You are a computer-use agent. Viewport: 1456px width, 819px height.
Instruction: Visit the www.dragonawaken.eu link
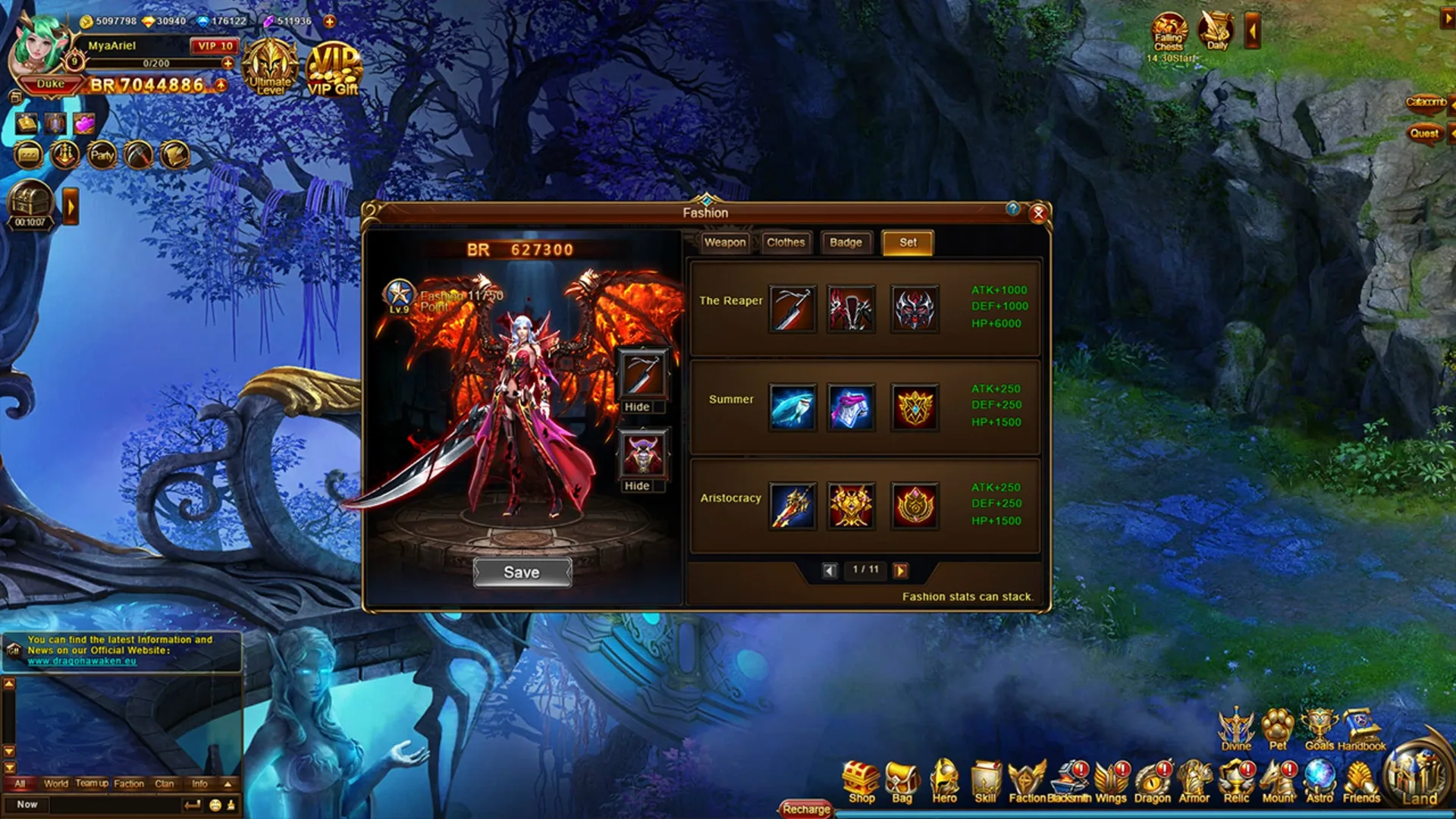coord(80,660)
